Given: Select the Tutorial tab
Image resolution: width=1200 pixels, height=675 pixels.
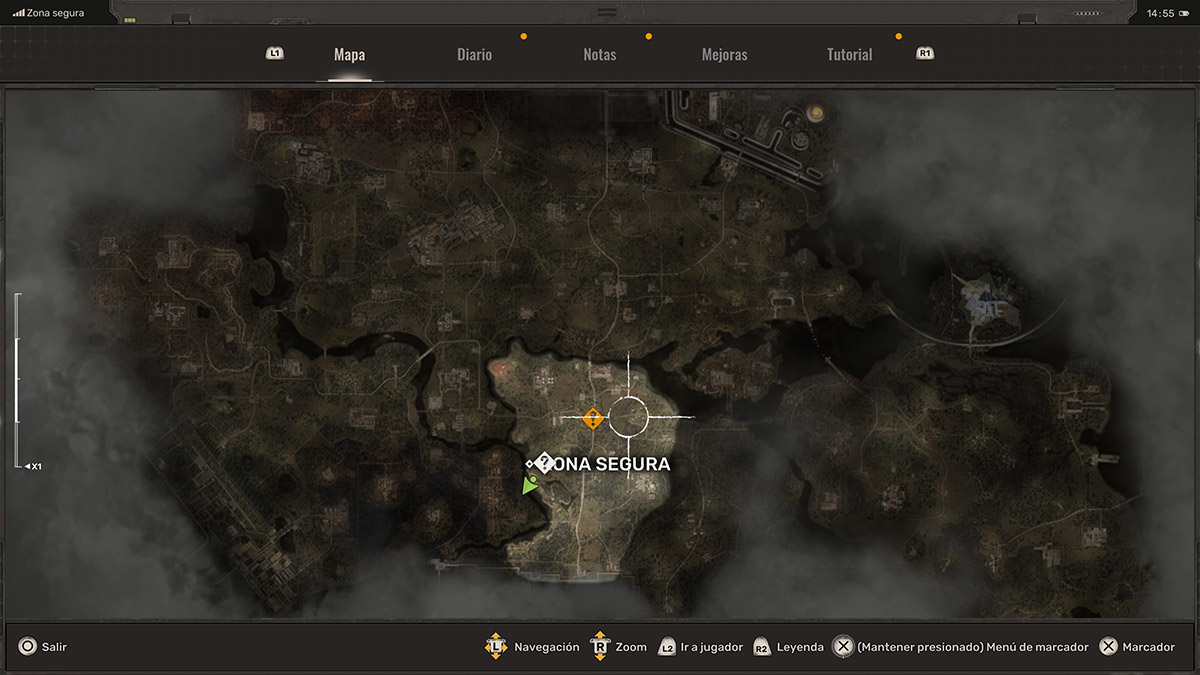Looking at the screenshot, I should coord(849,55).
